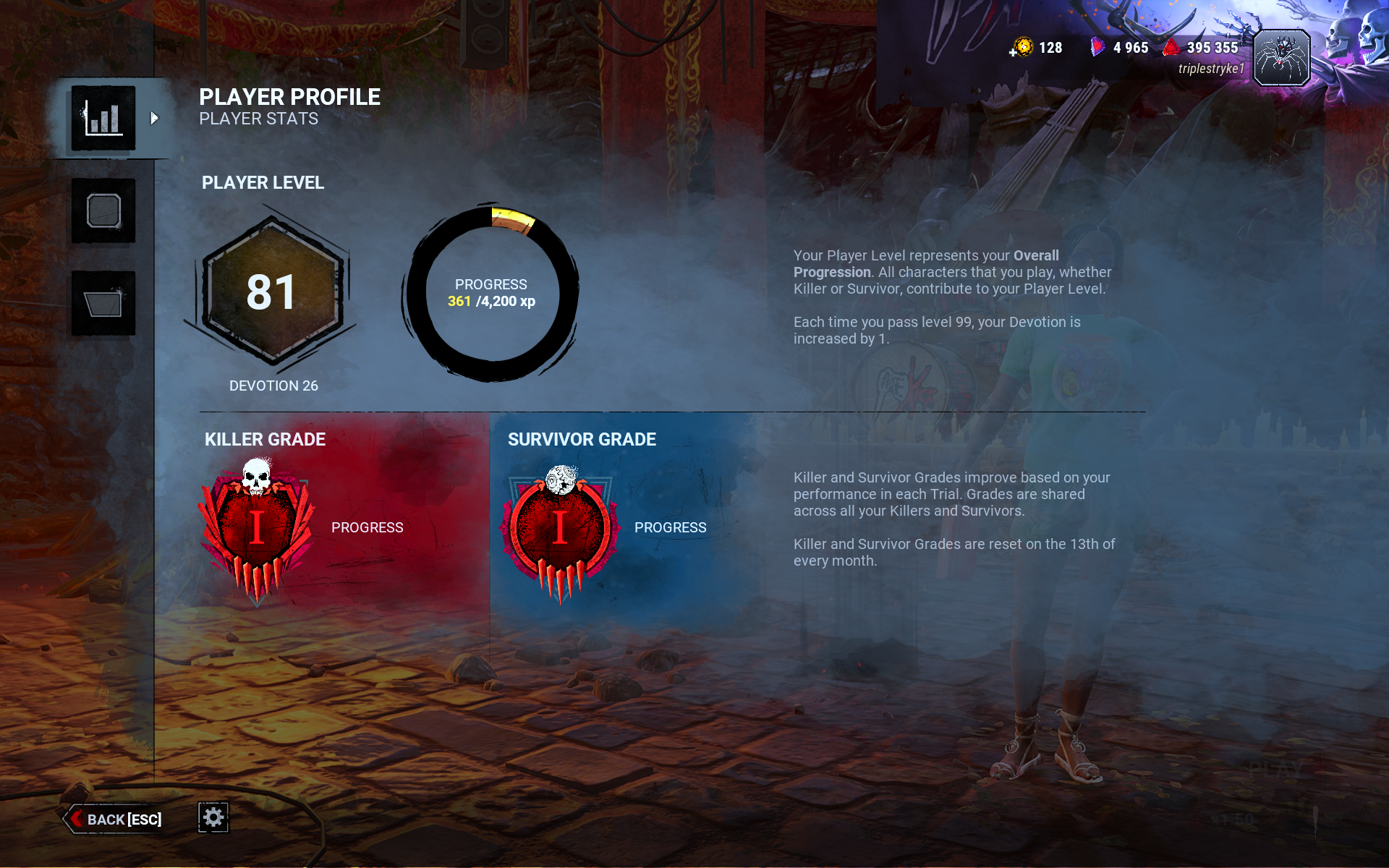
Task: Select the Player Badge tab in sidebar
Action: click(x=103, y=210)
